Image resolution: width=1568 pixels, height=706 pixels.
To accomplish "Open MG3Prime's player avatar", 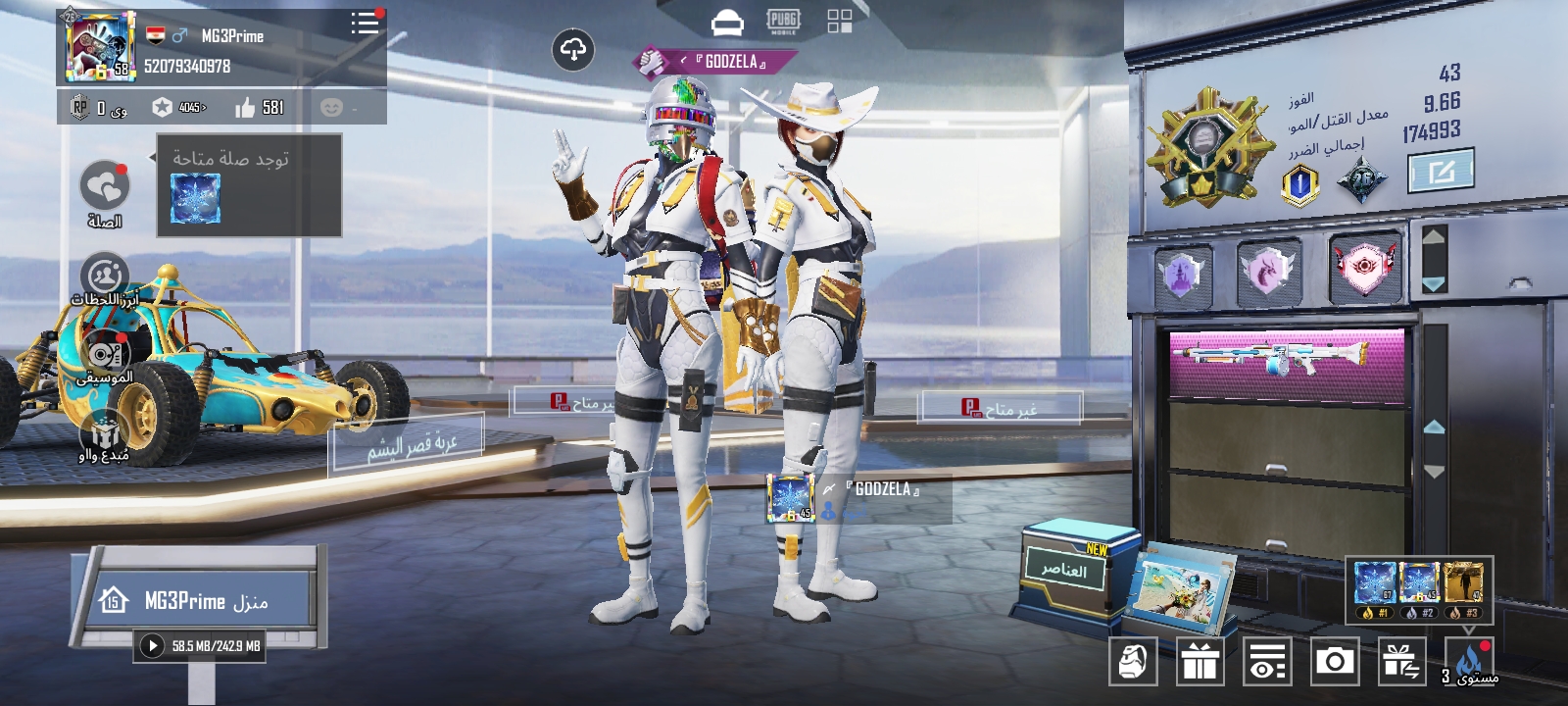I will [99, 46].
